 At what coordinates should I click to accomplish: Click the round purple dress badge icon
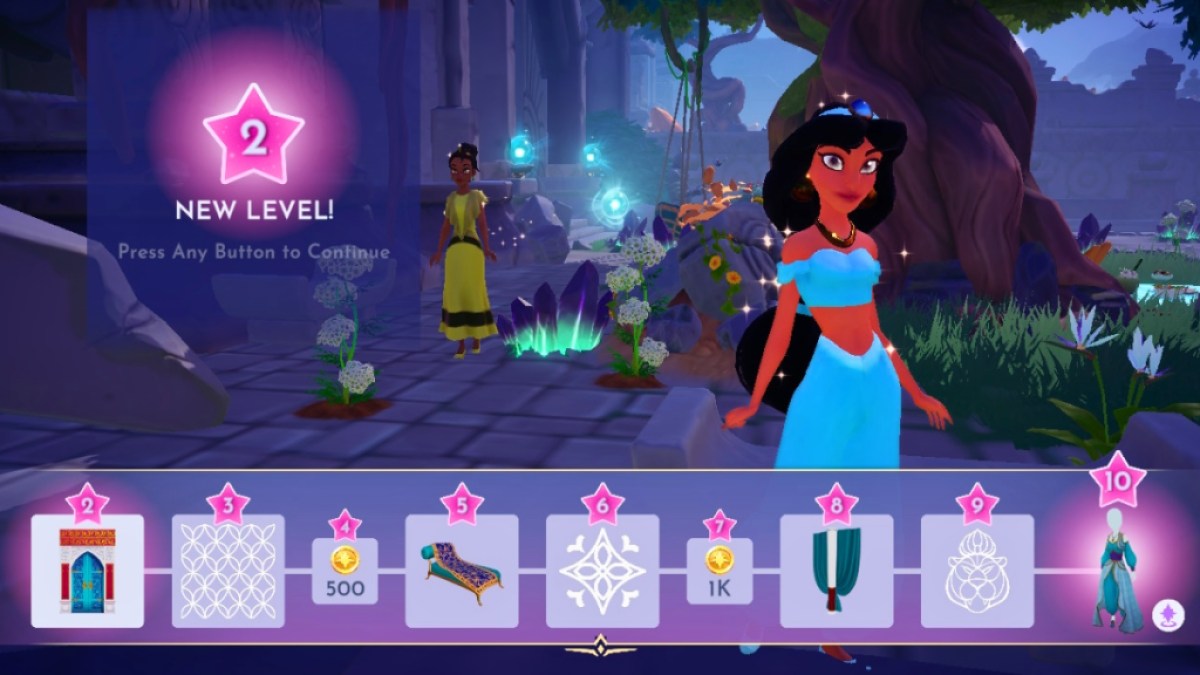point(1167,616)
